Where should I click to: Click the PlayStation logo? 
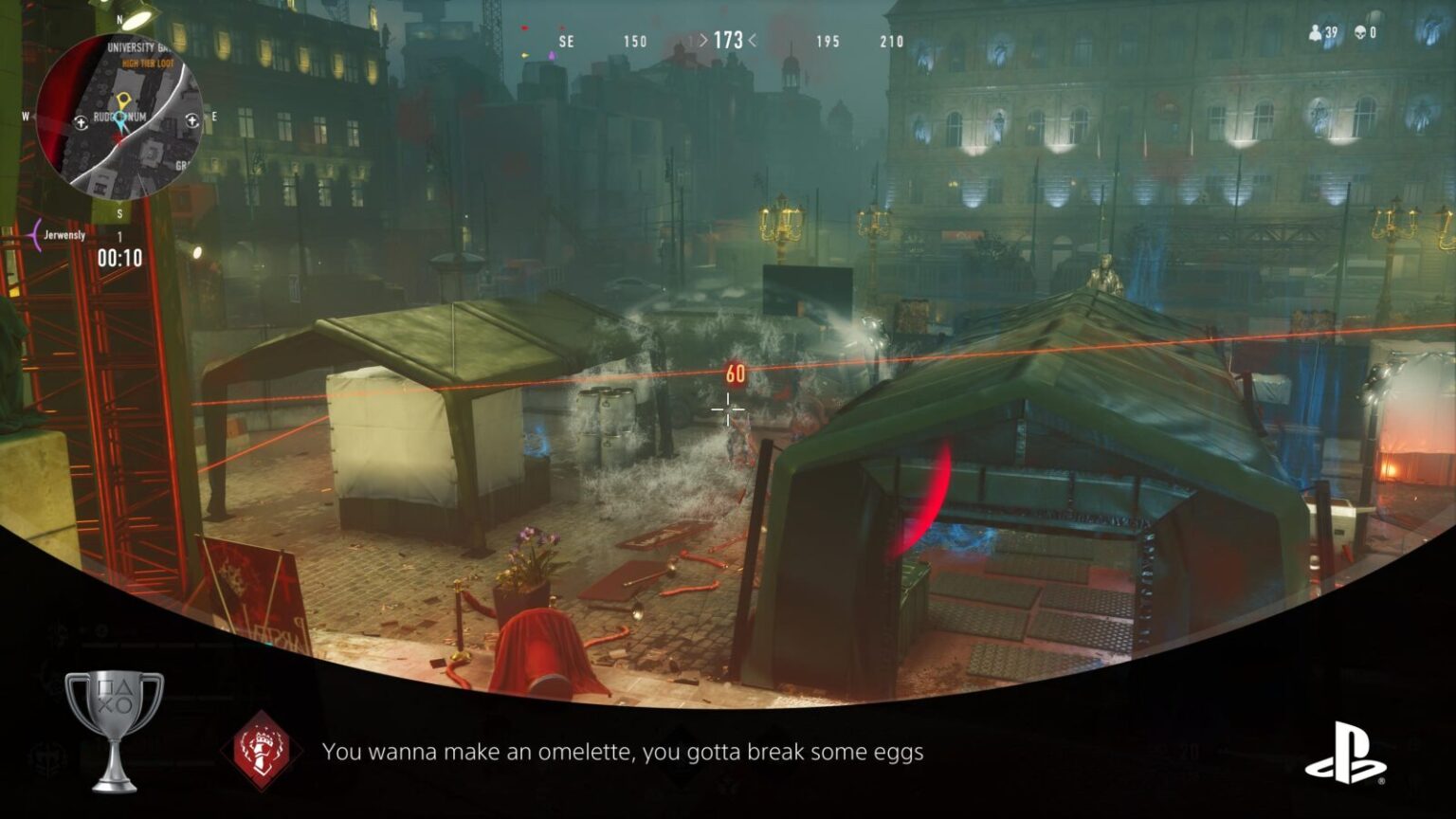point(1345,752)
